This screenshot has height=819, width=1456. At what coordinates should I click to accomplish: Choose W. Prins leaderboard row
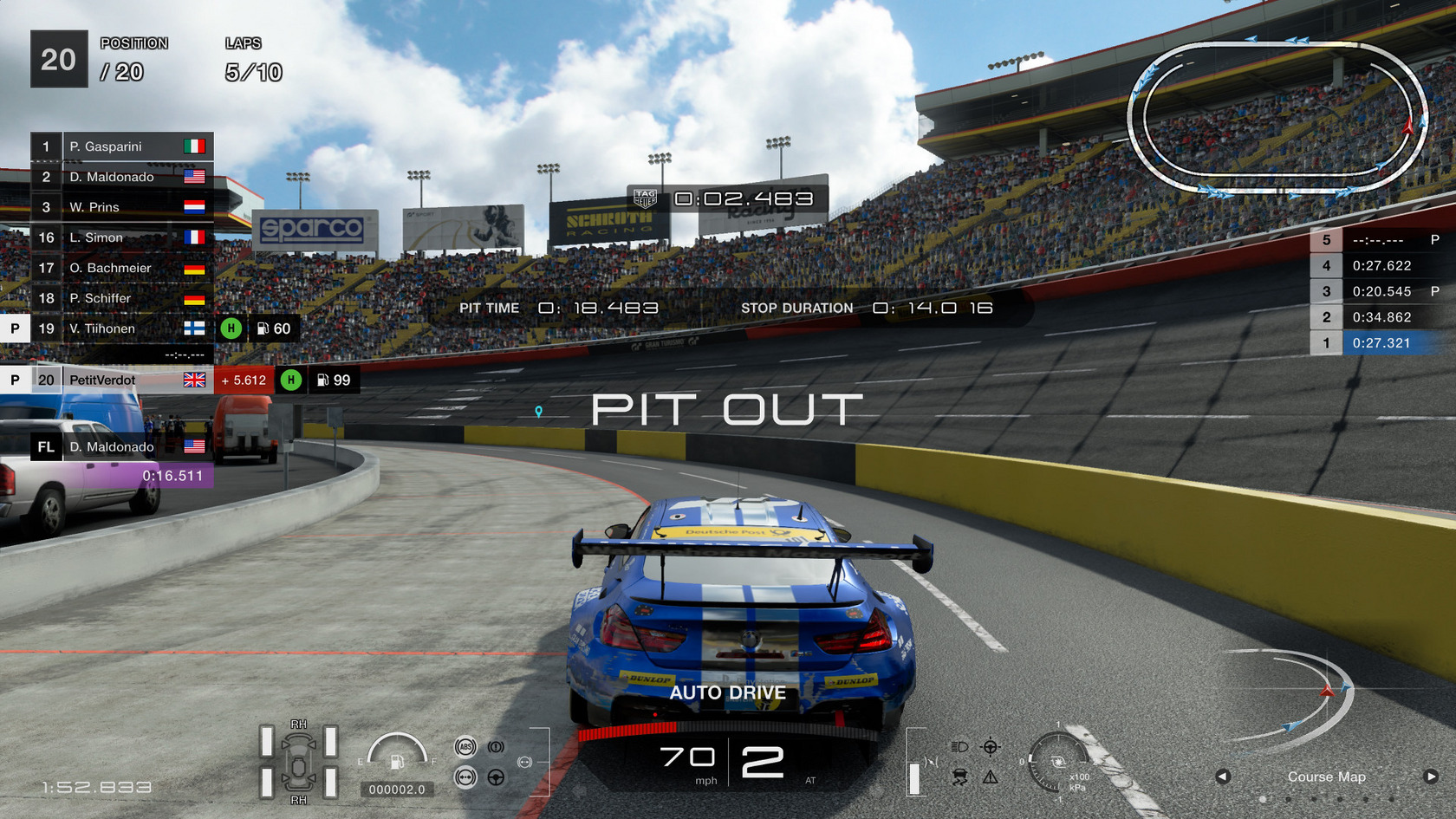(x=121, y=207)
